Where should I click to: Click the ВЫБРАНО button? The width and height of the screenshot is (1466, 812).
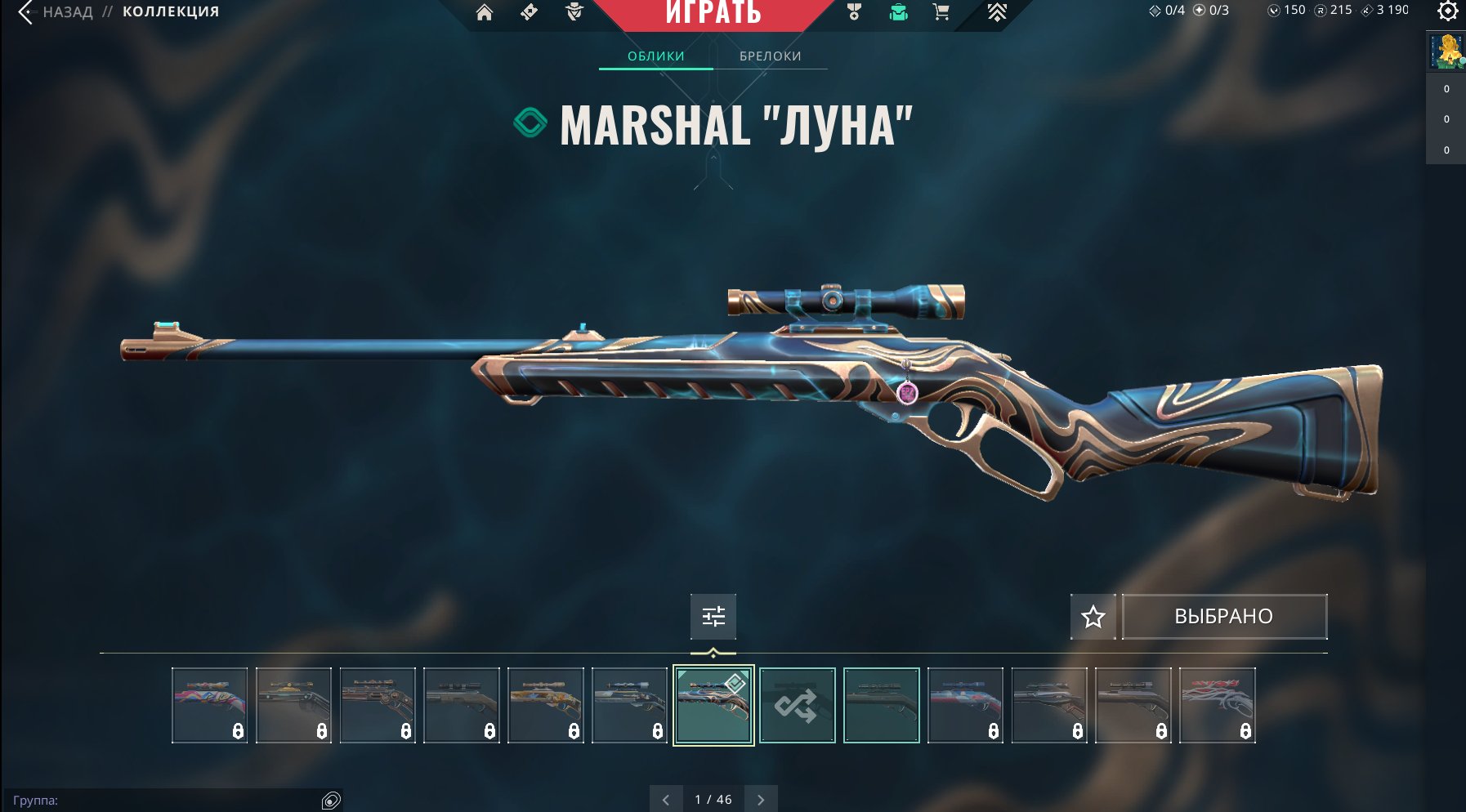pos(1223,617)
